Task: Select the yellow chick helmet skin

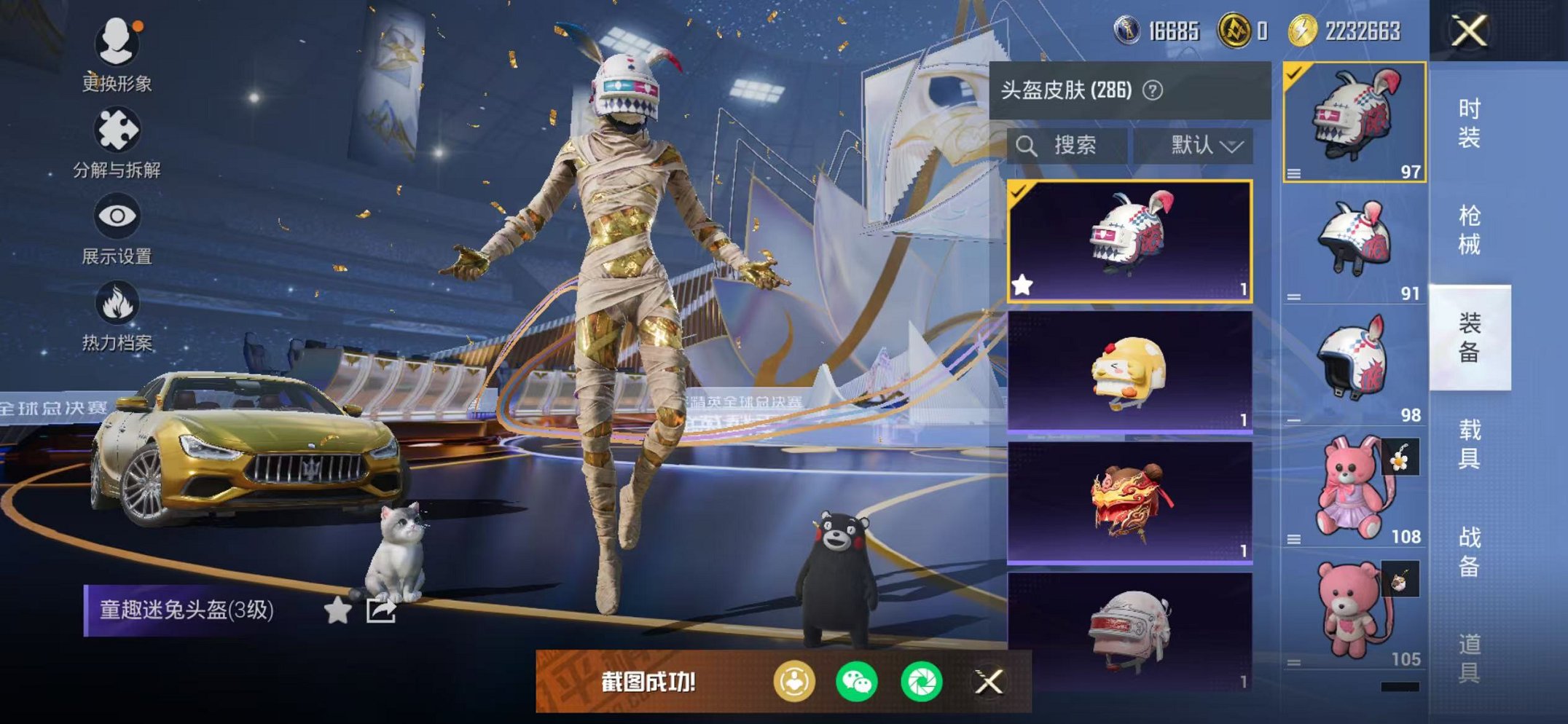Action: pyautogui.click(x=1129, y=371)
